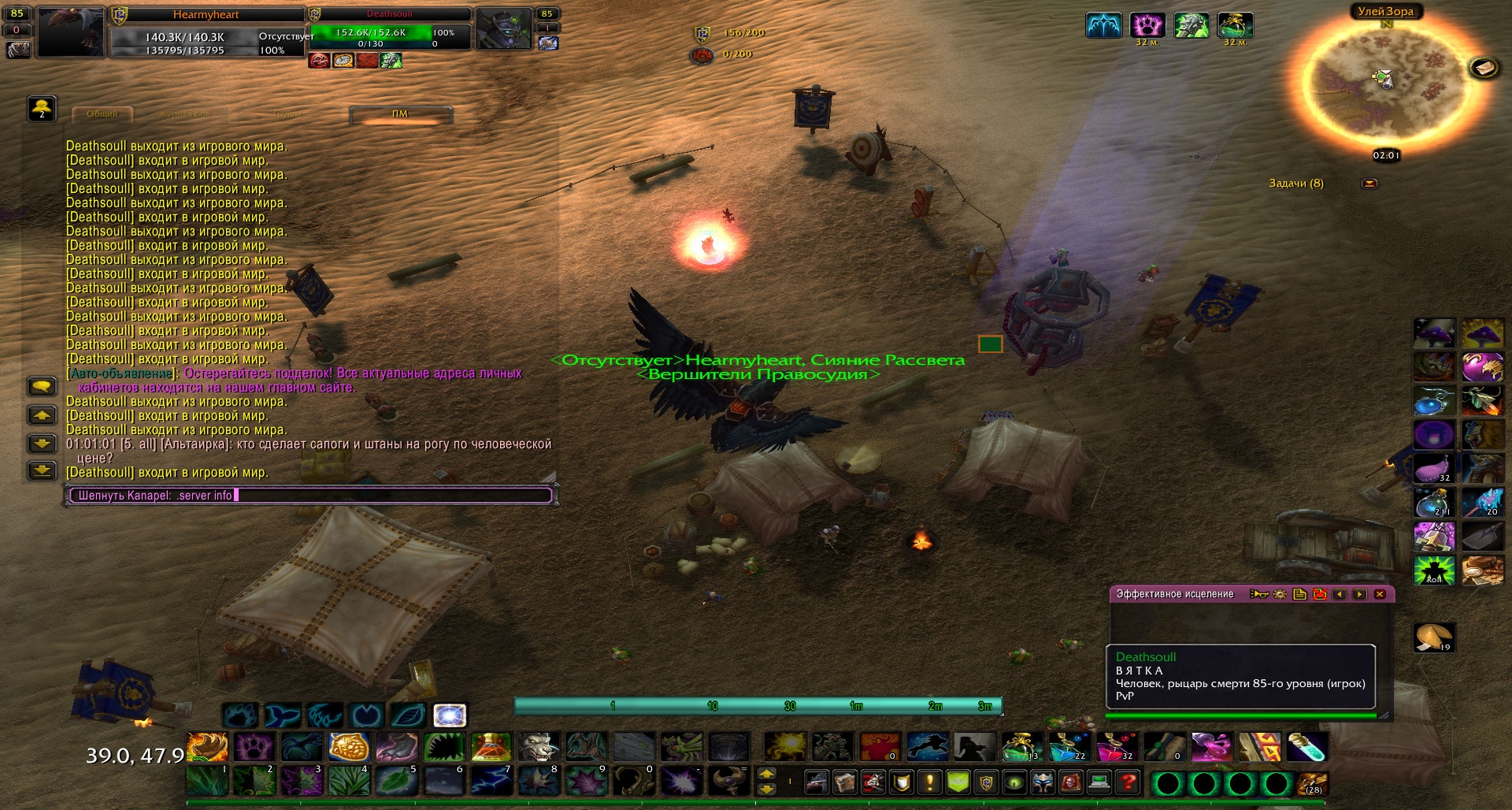The height and width of the screenshot is (810, 1512).
Task: Activate the green Roll ability icon
Action: click(1434, 570)
